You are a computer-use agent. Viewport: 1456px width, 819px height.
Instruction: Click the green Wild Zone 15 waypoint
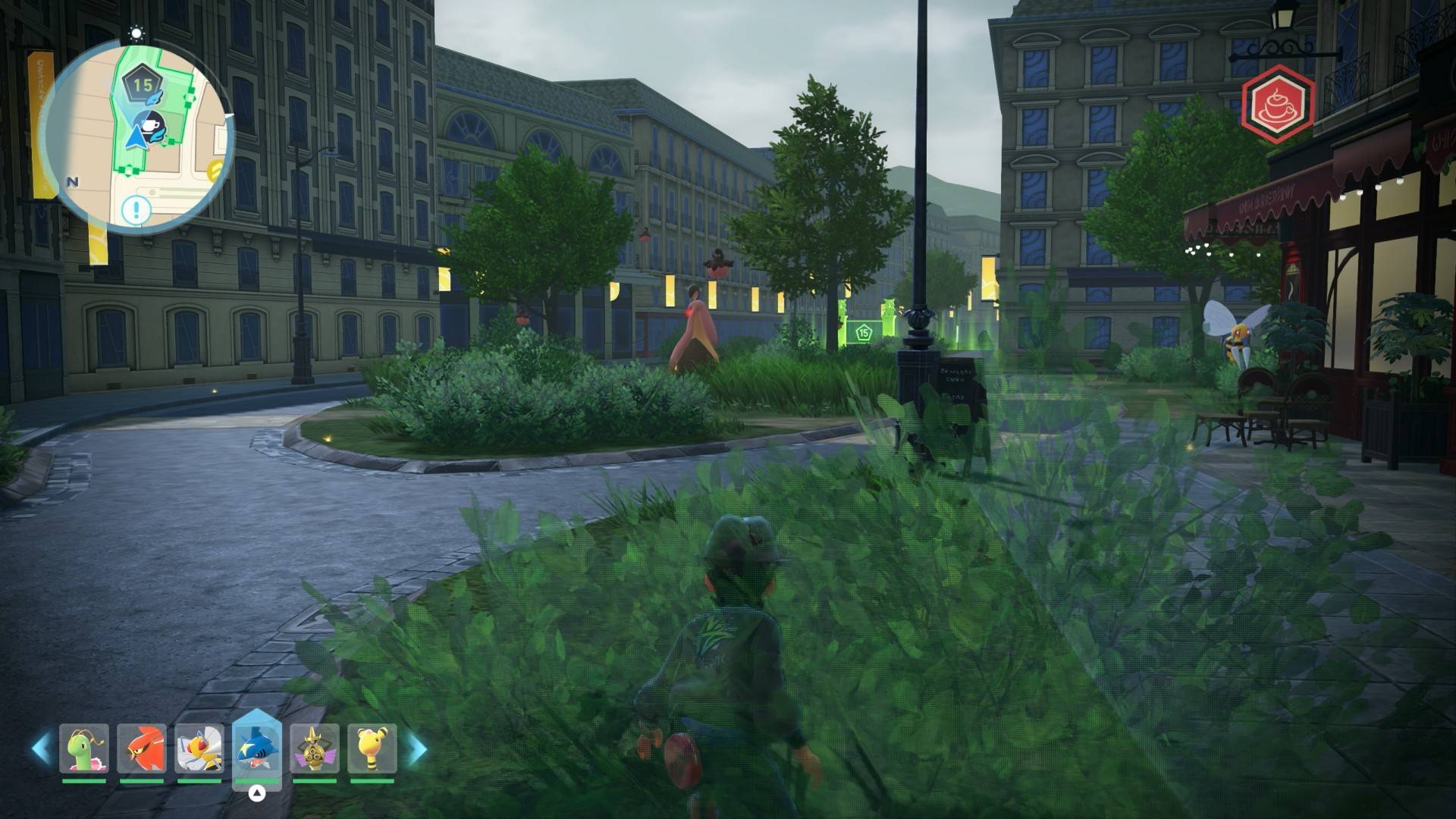click(x=863, y=332)
